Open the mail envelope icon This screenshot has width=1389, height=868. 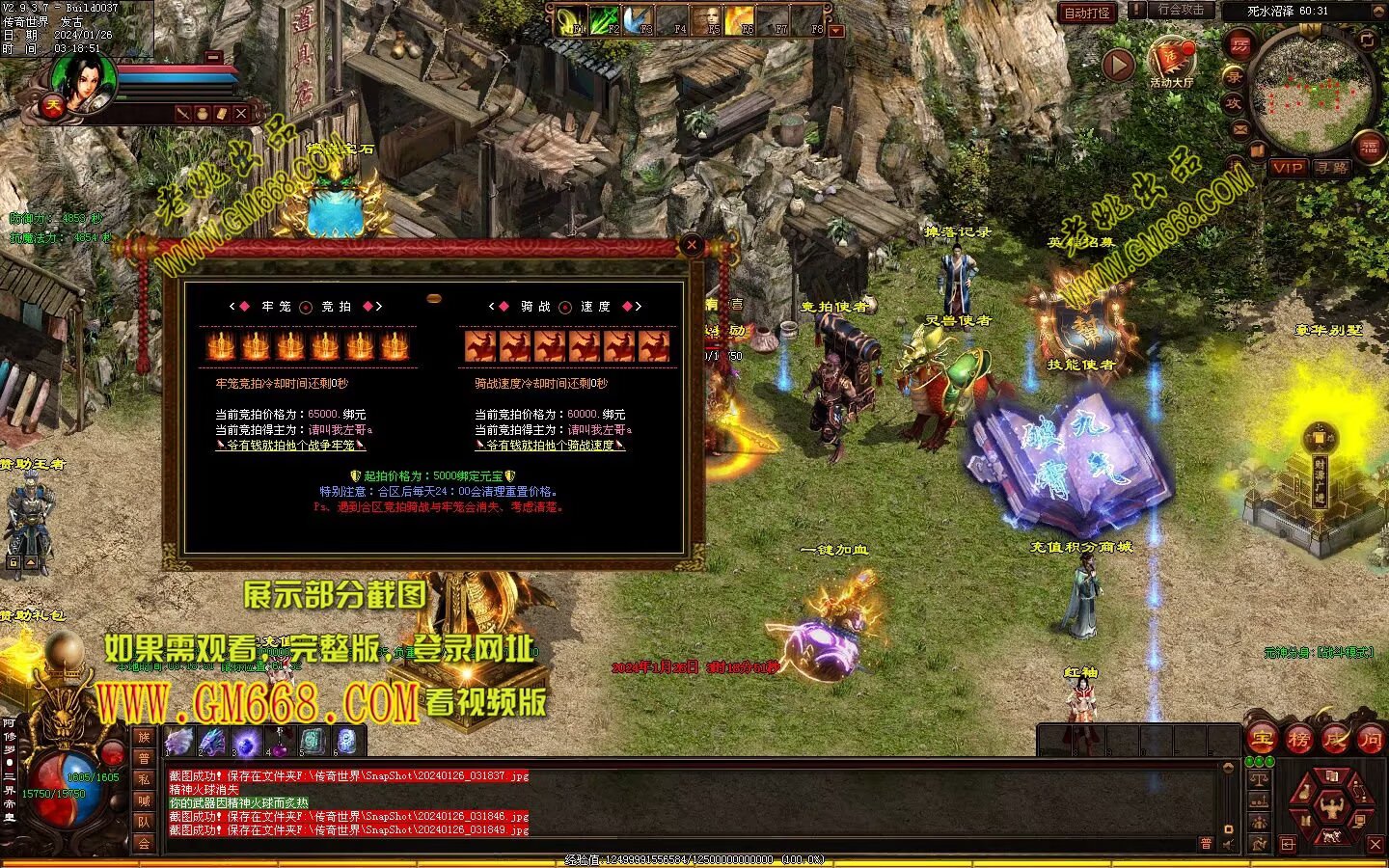[x=1240, y=128]
